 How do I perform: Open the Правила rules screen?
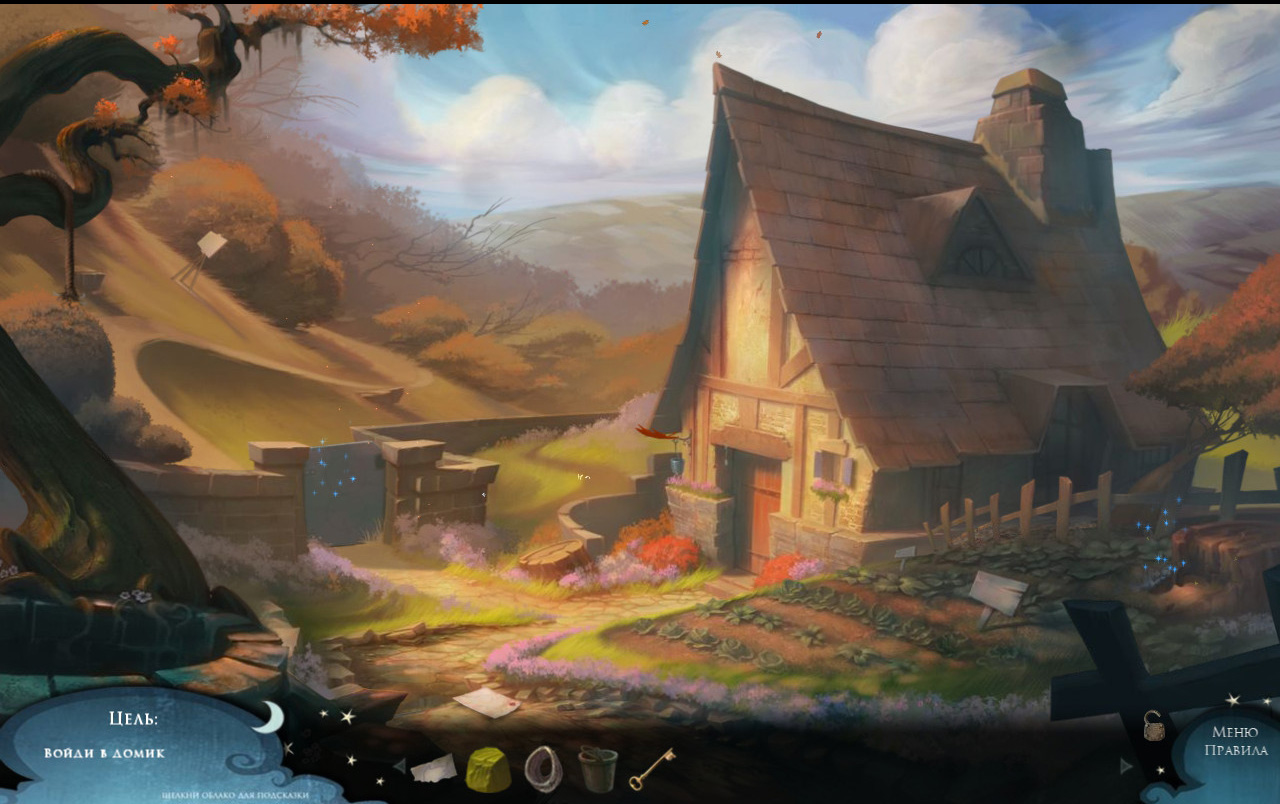[1236, 751]
